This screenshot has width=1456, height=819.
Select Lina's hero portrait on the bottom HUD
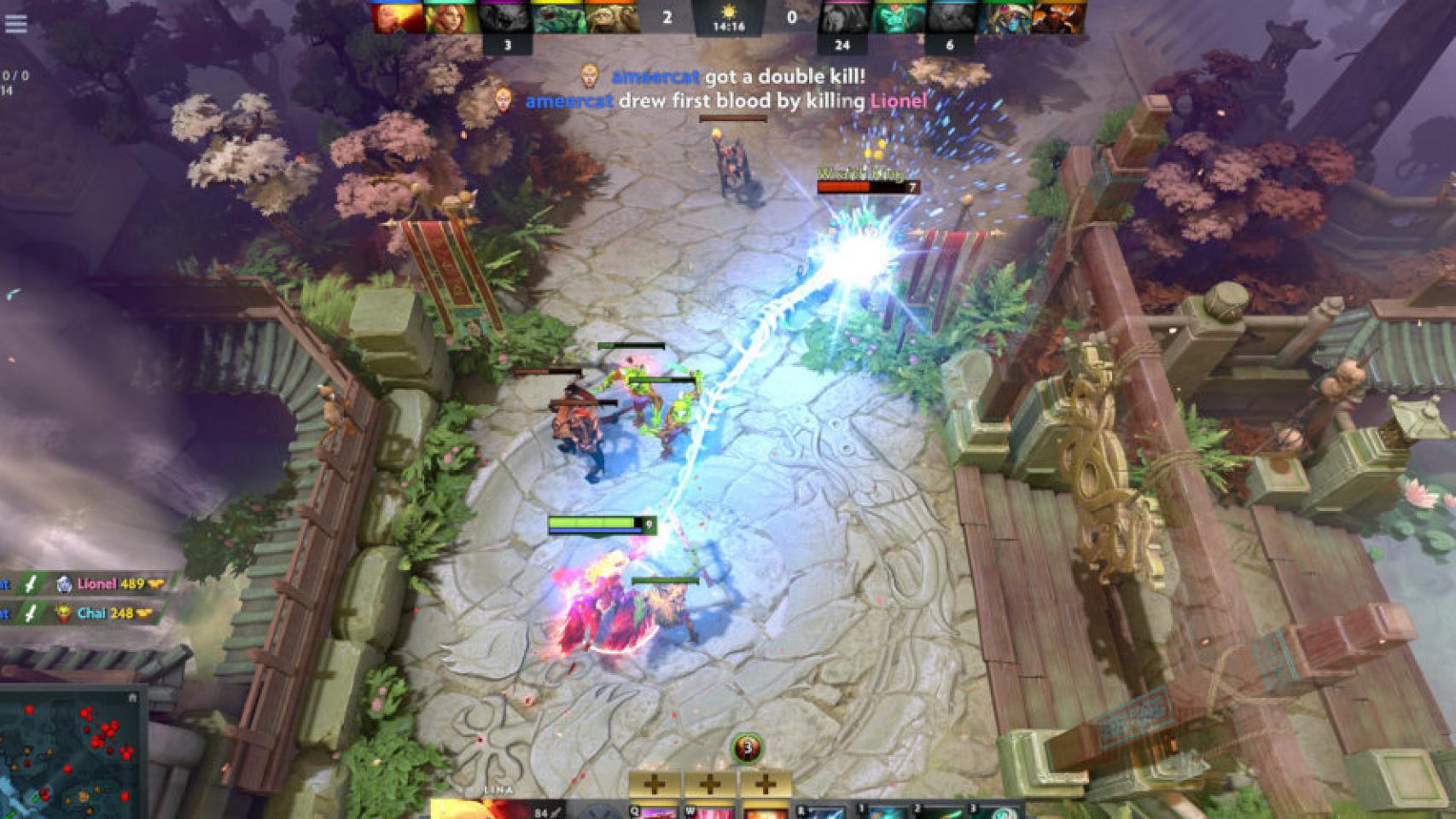click(x=478, y=809)
